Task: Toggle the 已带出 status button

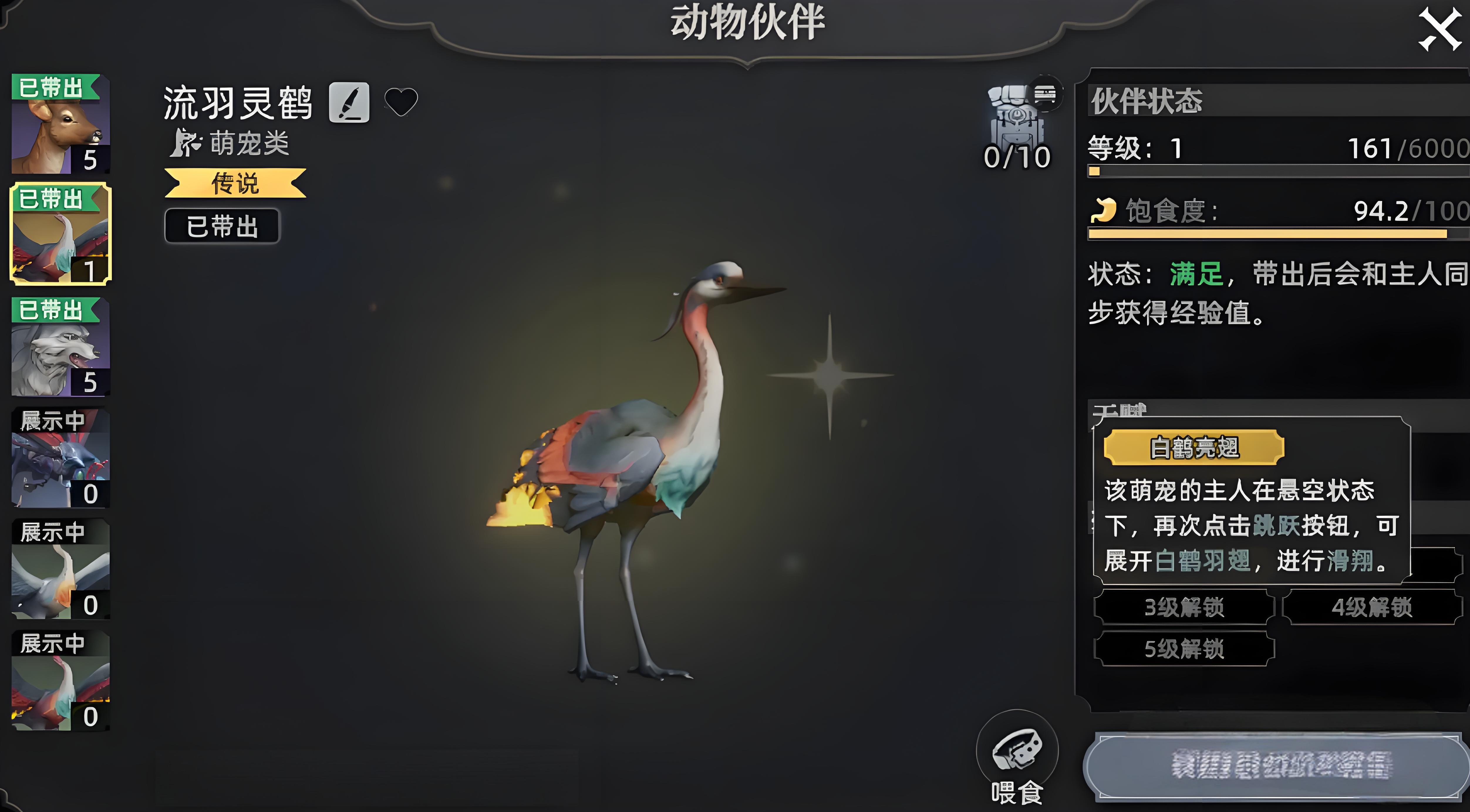Action: (x=222, y=226)
